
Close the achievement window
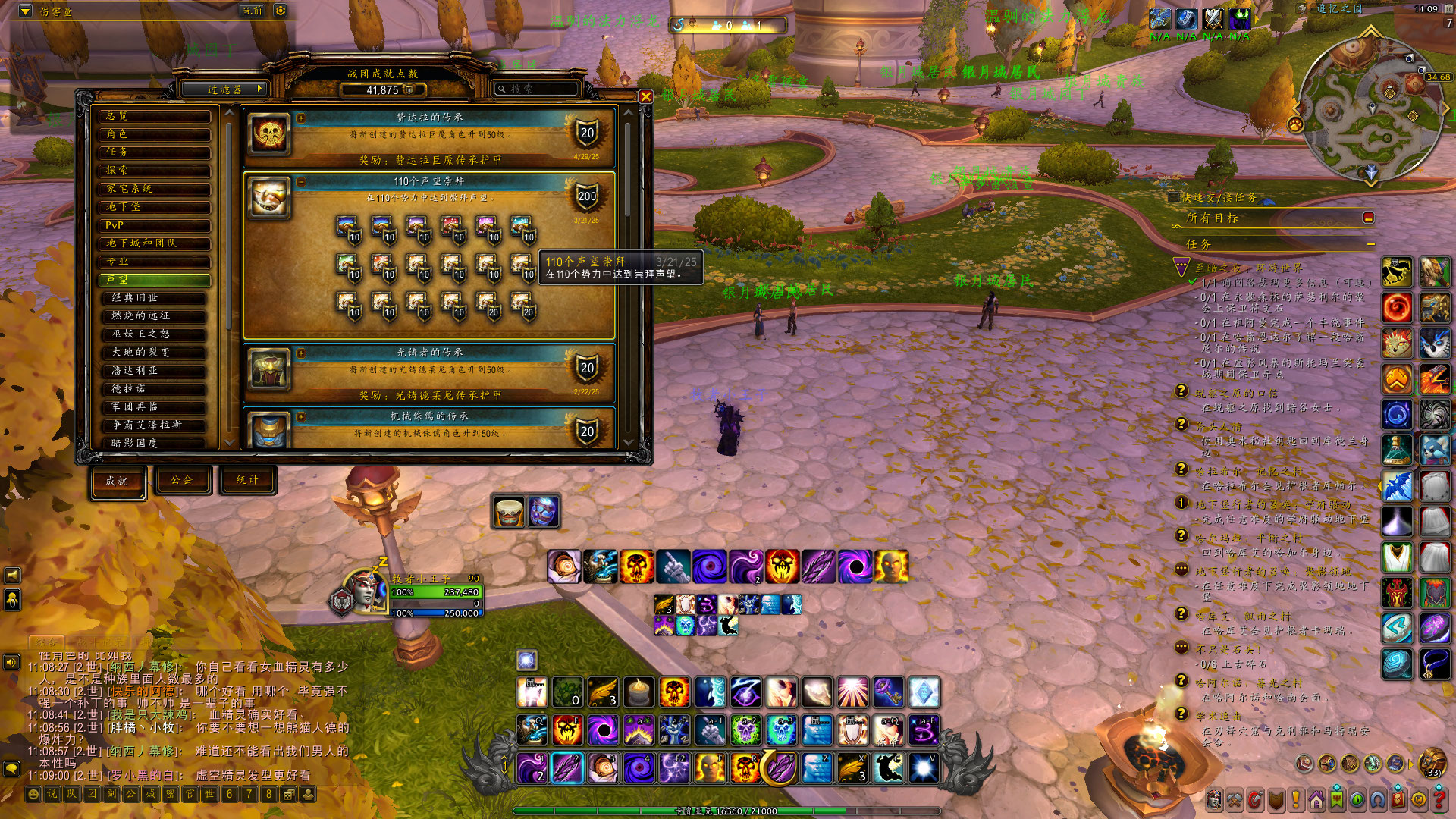pyautogui.click(x=645, y=96)
